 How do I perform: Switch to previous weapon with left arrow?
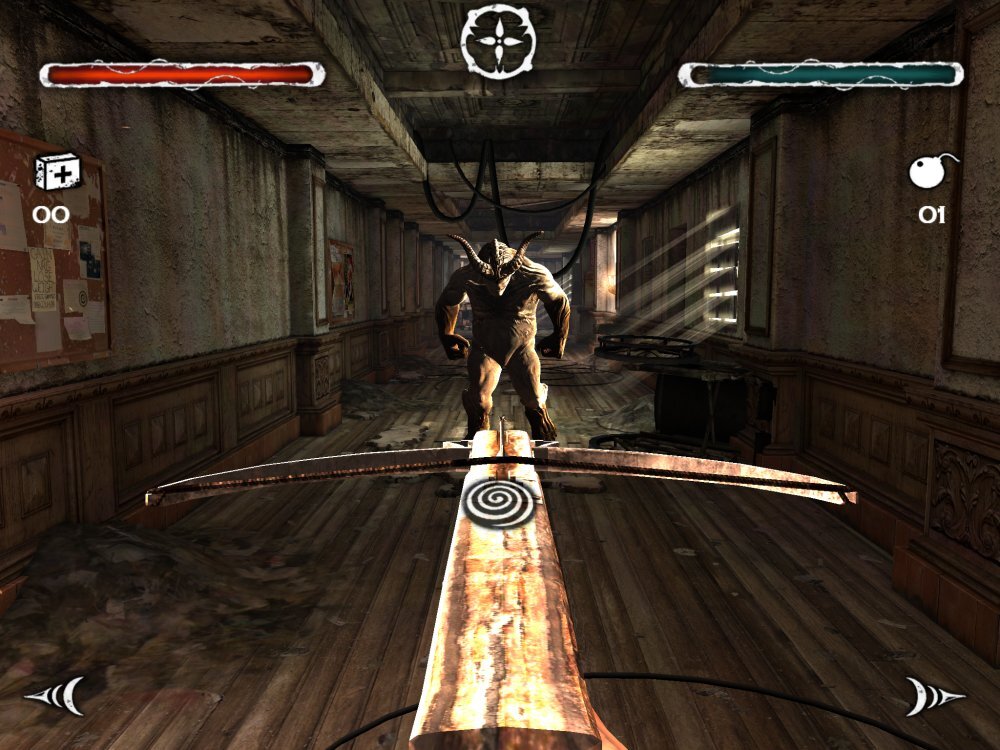[55, 695]
